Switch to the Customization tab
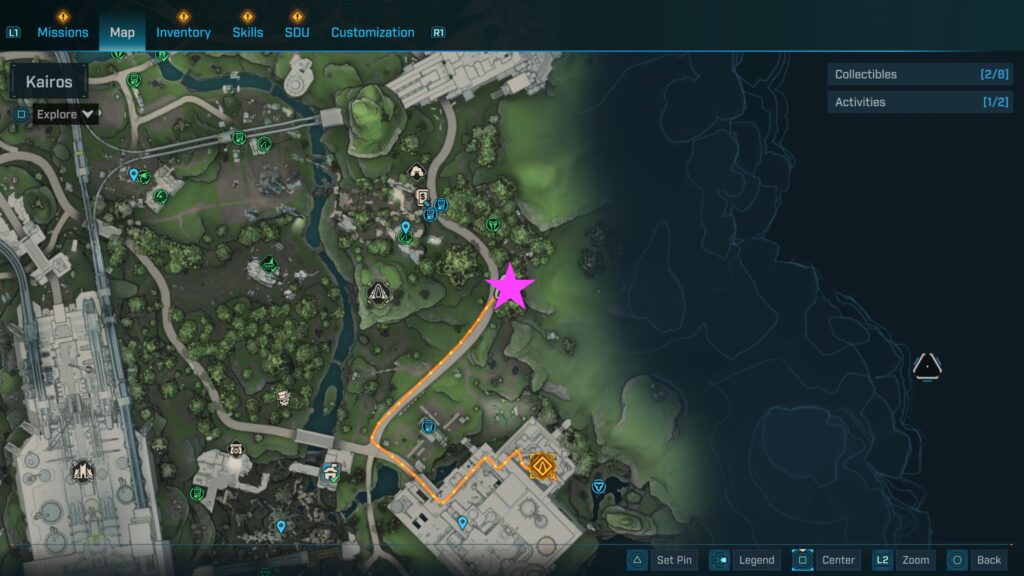 click(x=372, y=32)
